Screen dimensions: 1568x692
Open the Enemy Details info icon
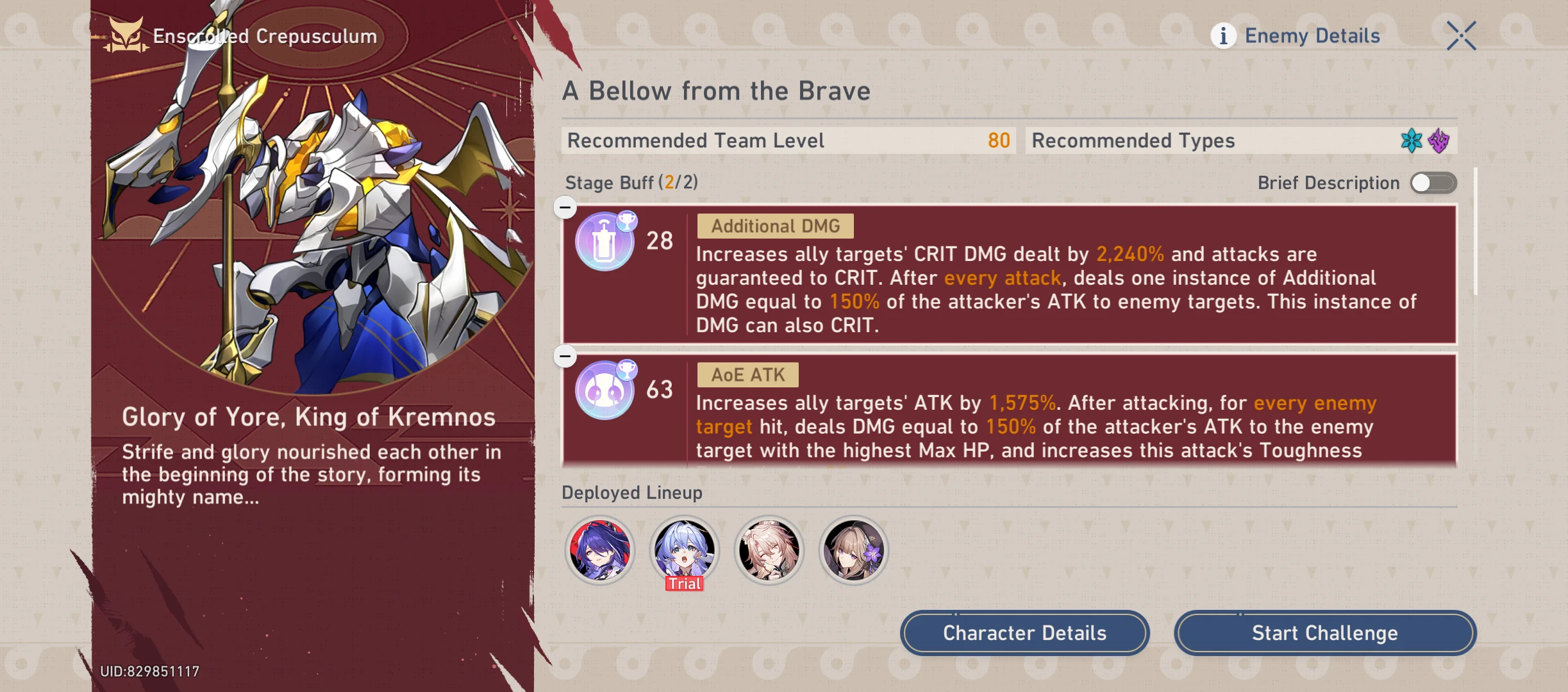(1224, 35)
